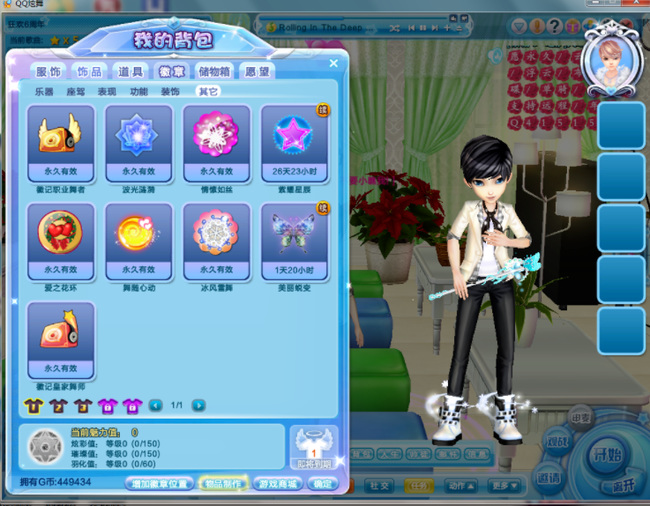Pick the 美丽蜕变 butterfly badge
Screen dimensions: 650x506
(x=294, y=233)
